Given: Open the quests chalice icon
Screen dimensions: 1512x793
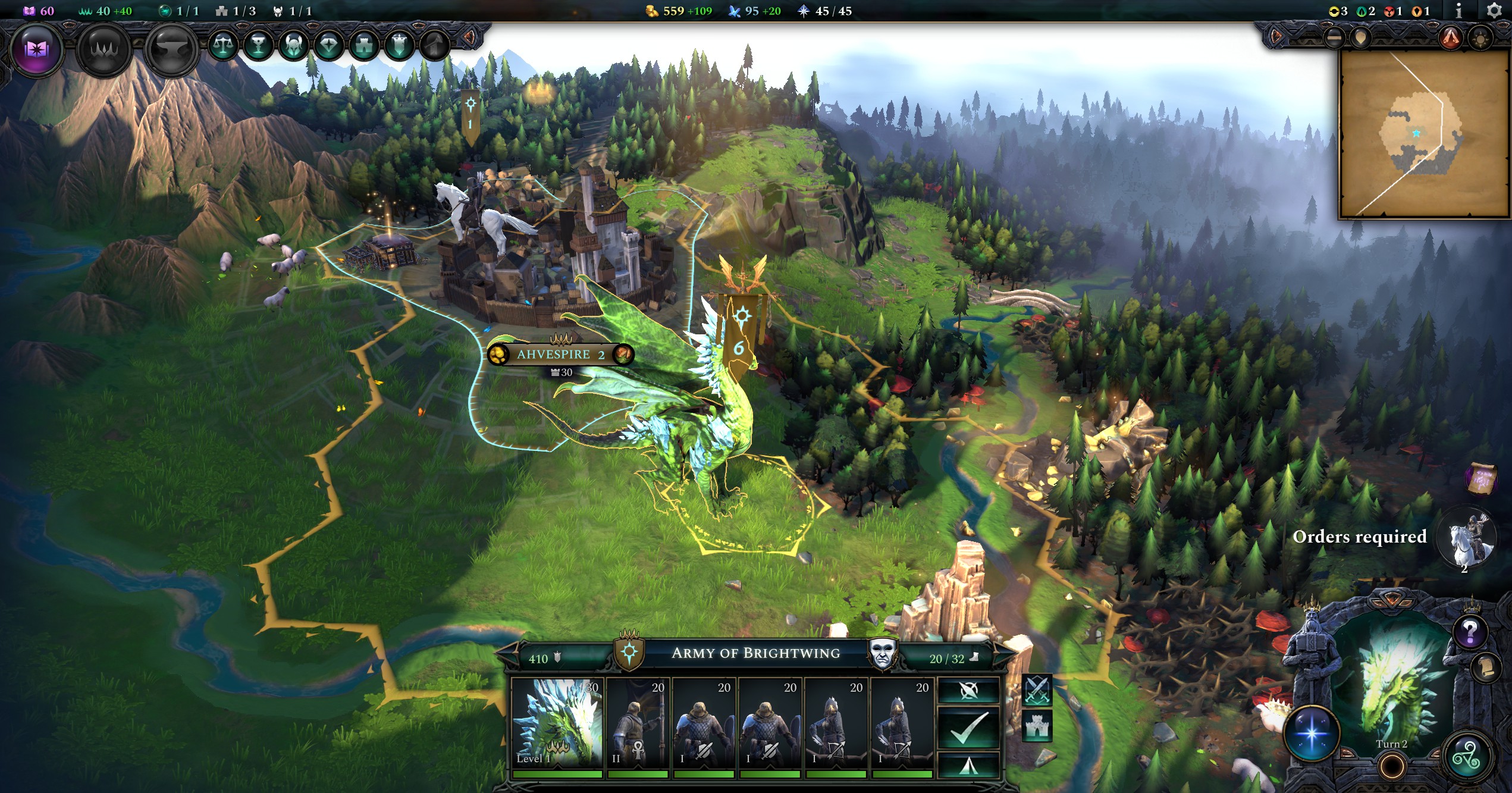Looking at the screenshot, I should 259,45.
